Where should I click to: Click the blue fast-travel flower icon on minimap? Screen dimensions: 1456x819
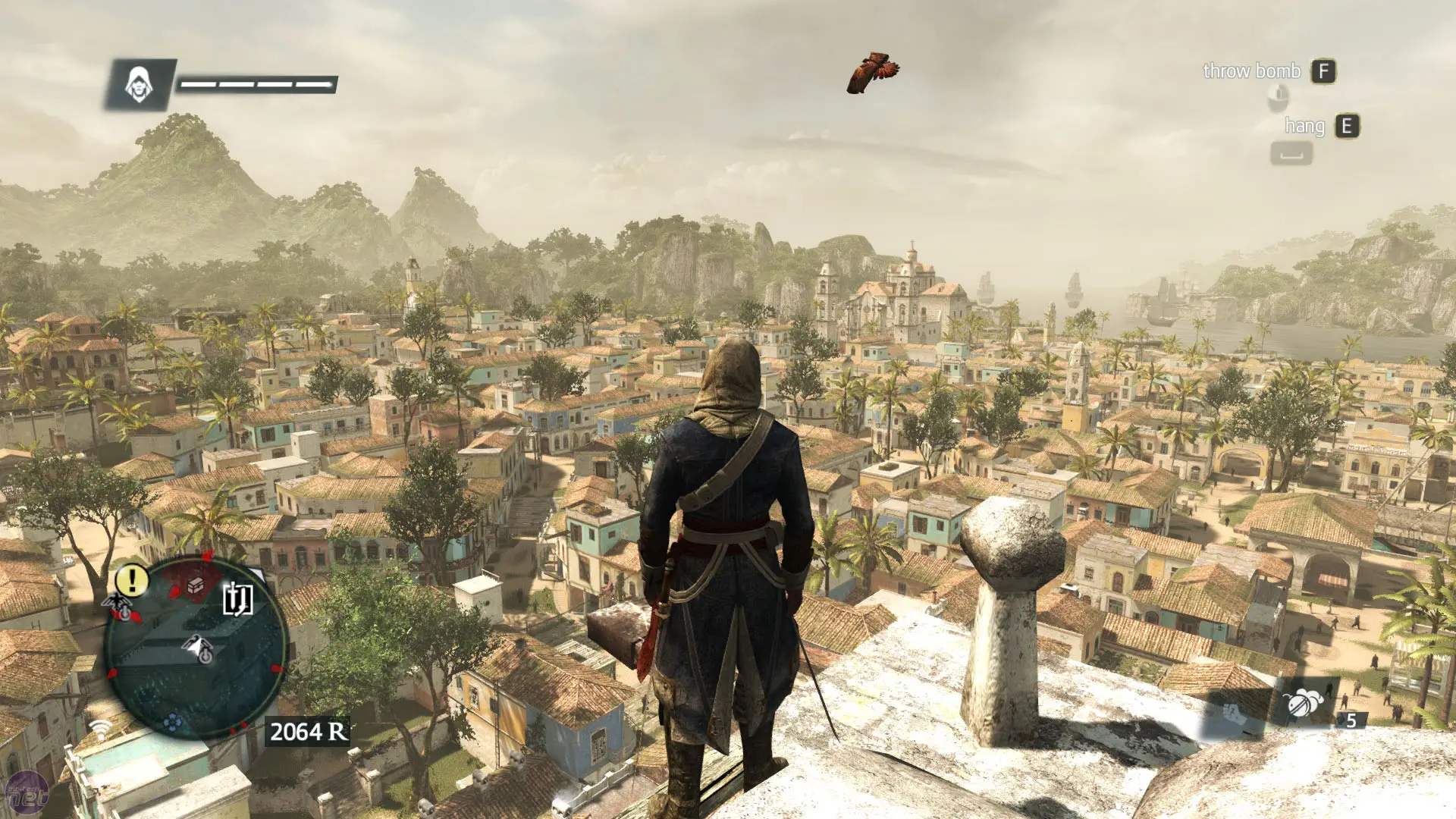point(173,723)
